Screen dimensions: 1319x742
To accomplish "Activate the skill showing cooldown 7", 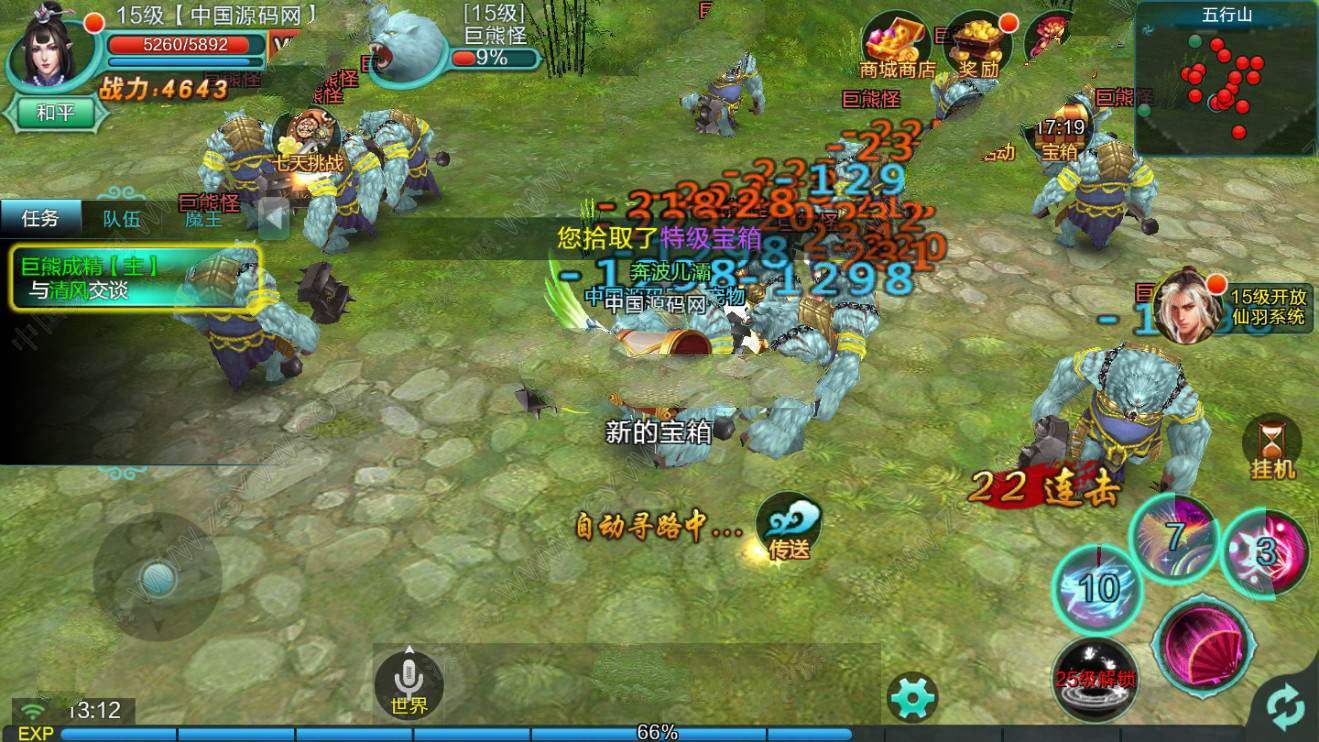I will pos(1175,537).
